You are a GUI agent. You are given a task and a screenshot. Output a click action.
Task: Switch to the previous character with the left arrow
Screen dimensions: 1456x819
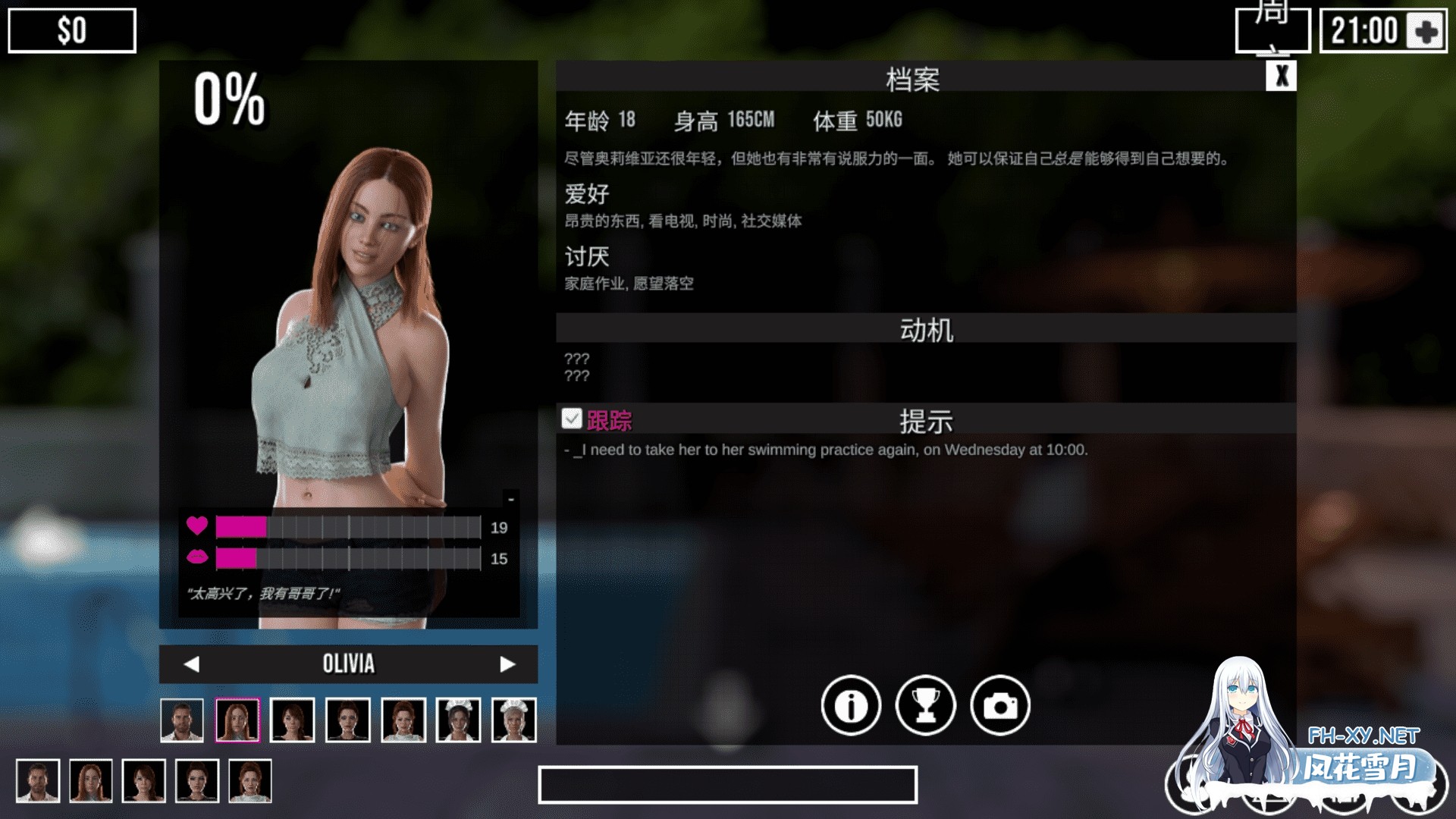pyautogui.click(x=192, y=664)
